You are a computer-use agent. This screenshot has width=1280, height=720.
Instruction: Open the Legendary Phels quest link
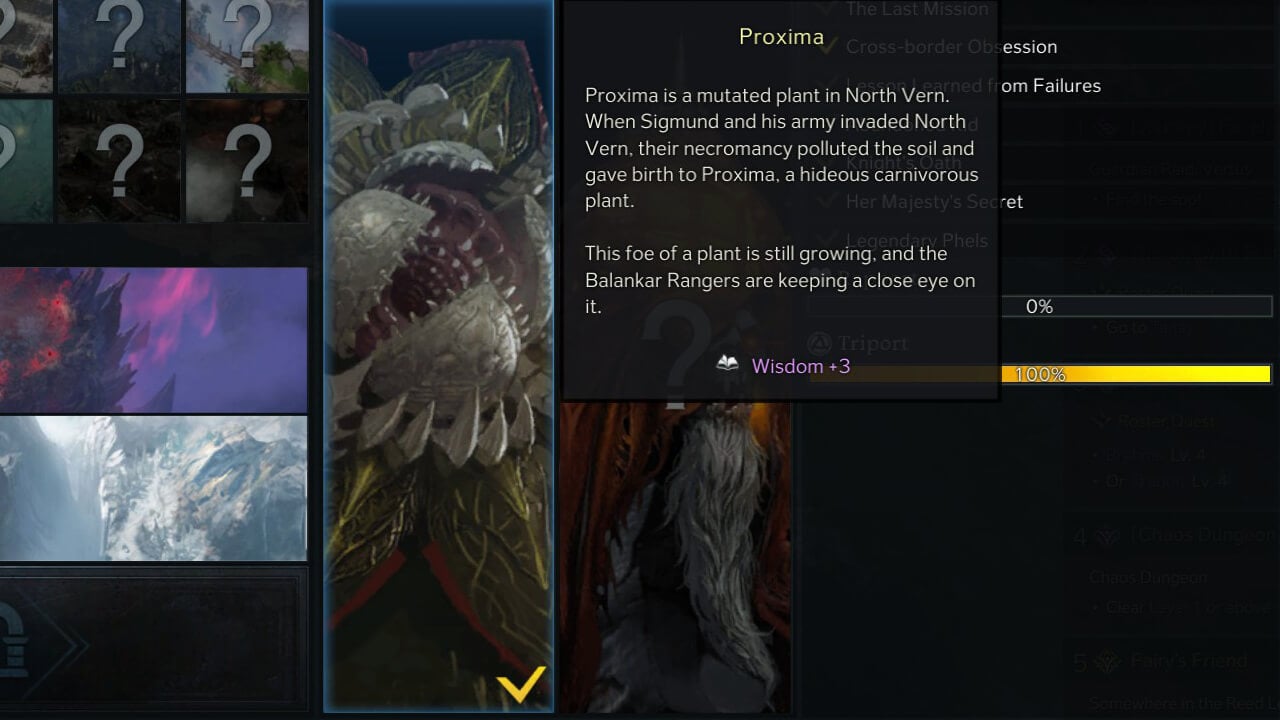pyautogui.click(x=917, y=240)
